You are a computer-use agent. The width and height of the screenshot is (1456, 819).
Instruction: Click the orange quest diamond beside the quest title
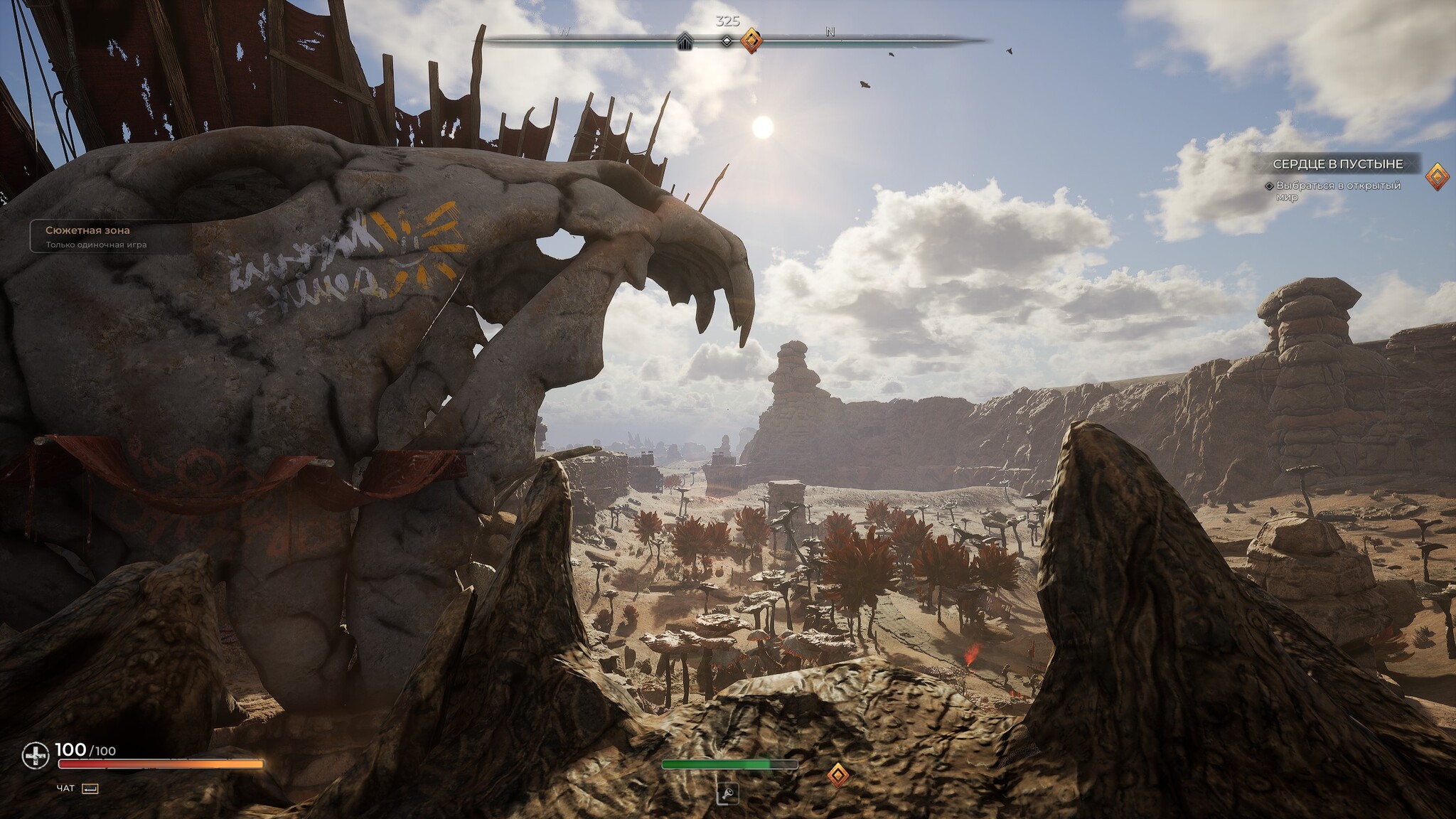click(1437, 176)
